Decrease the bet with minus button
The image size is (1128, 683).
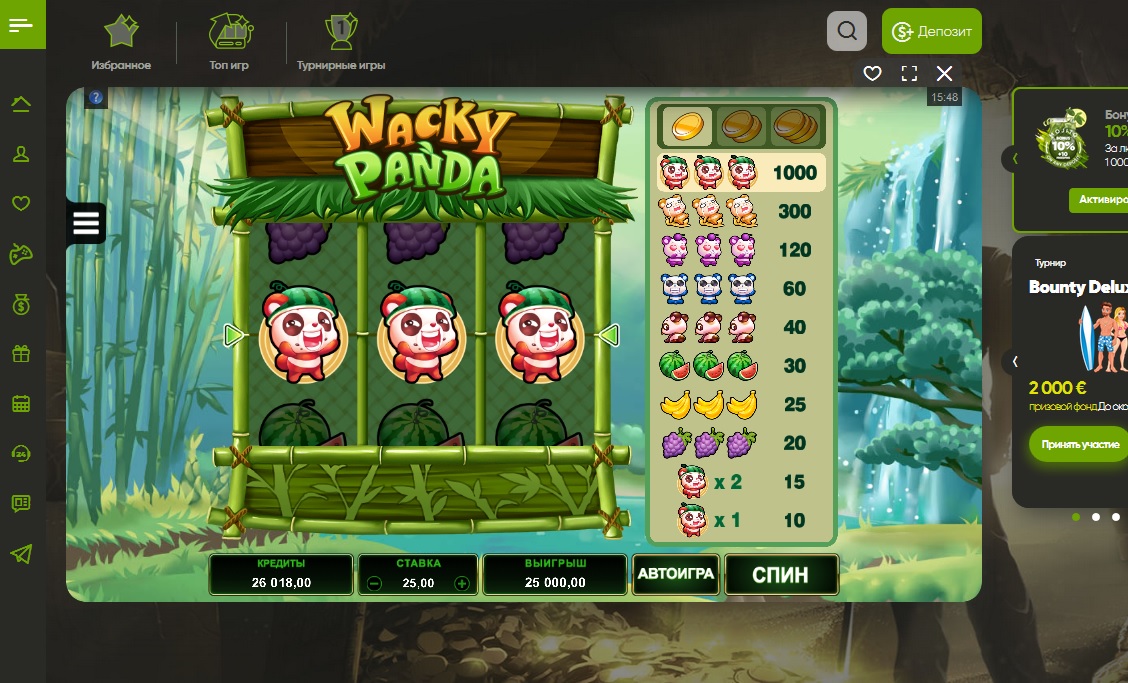[x=374, y=584]
